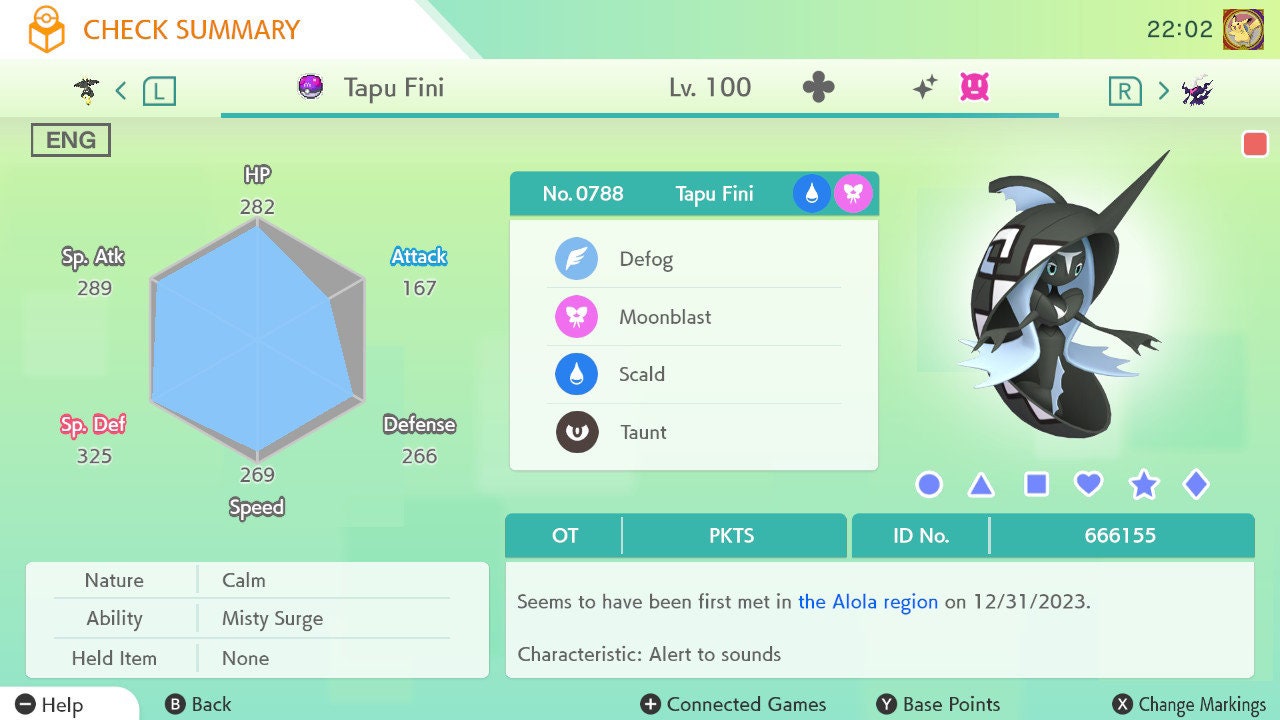1280x720 pixels.
Task: Toggle the heart marking
Action: pos(1088,485)
